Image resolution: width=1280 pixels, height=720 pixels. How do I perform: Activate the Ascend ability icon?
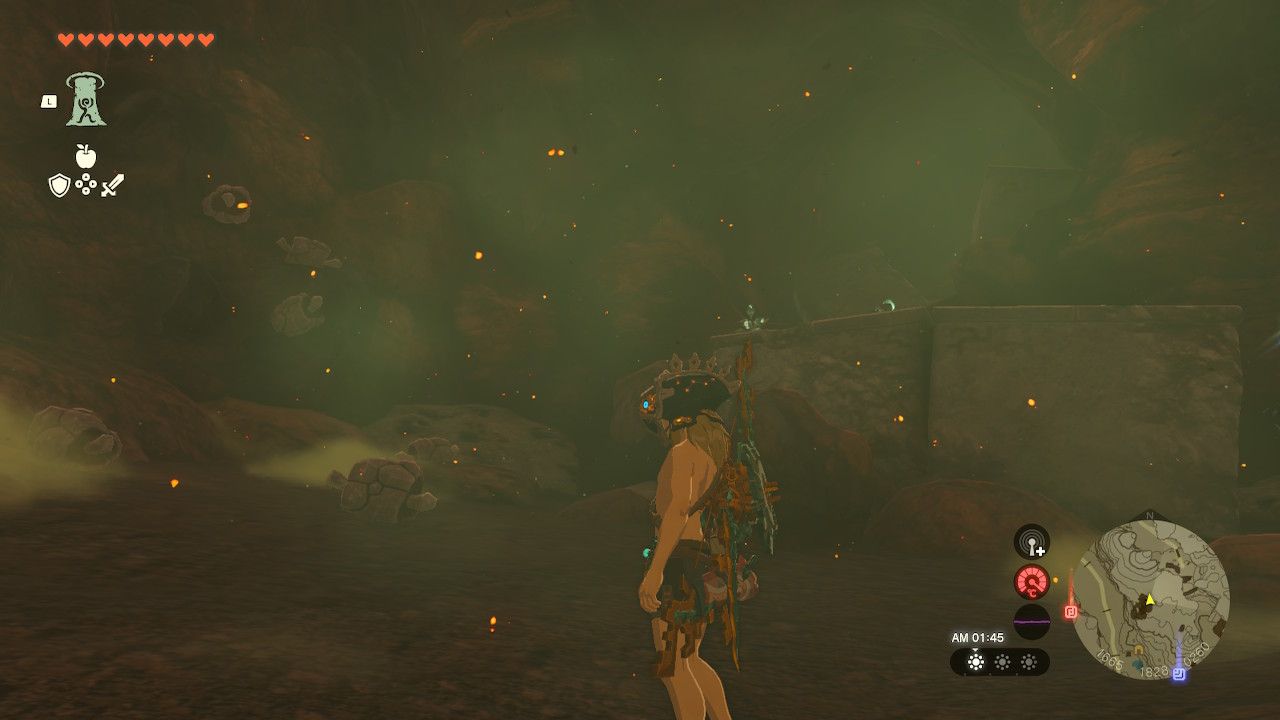point(86,100)
